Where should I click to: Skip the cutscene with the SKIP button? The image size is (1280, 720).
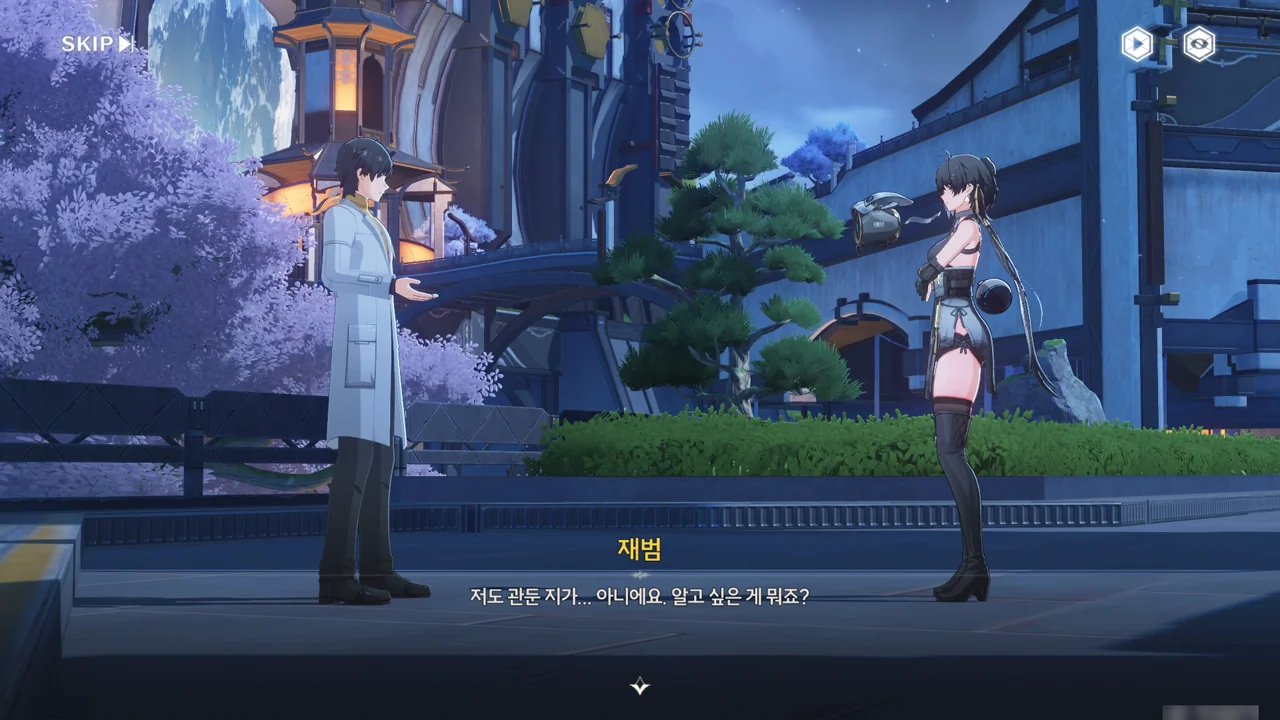coord(97,44)
